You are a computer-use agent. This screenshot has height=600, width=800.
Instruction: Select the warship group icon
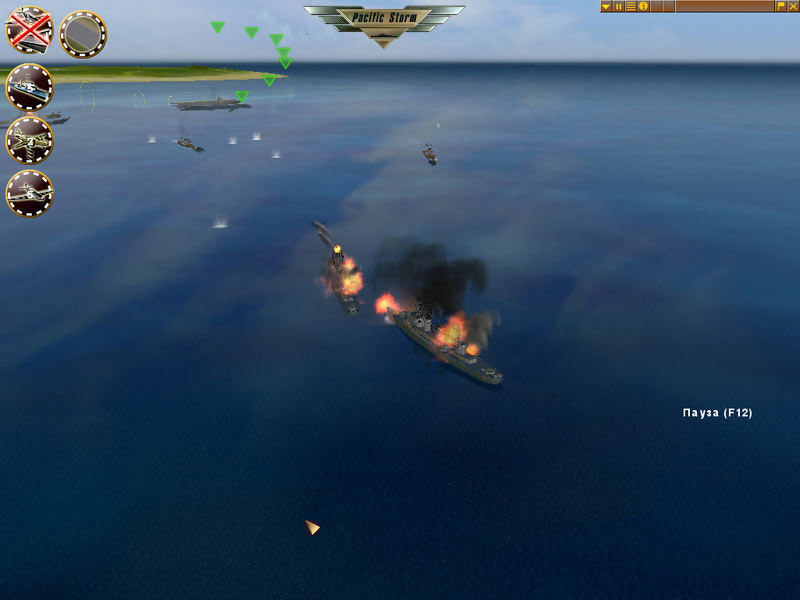30,87
